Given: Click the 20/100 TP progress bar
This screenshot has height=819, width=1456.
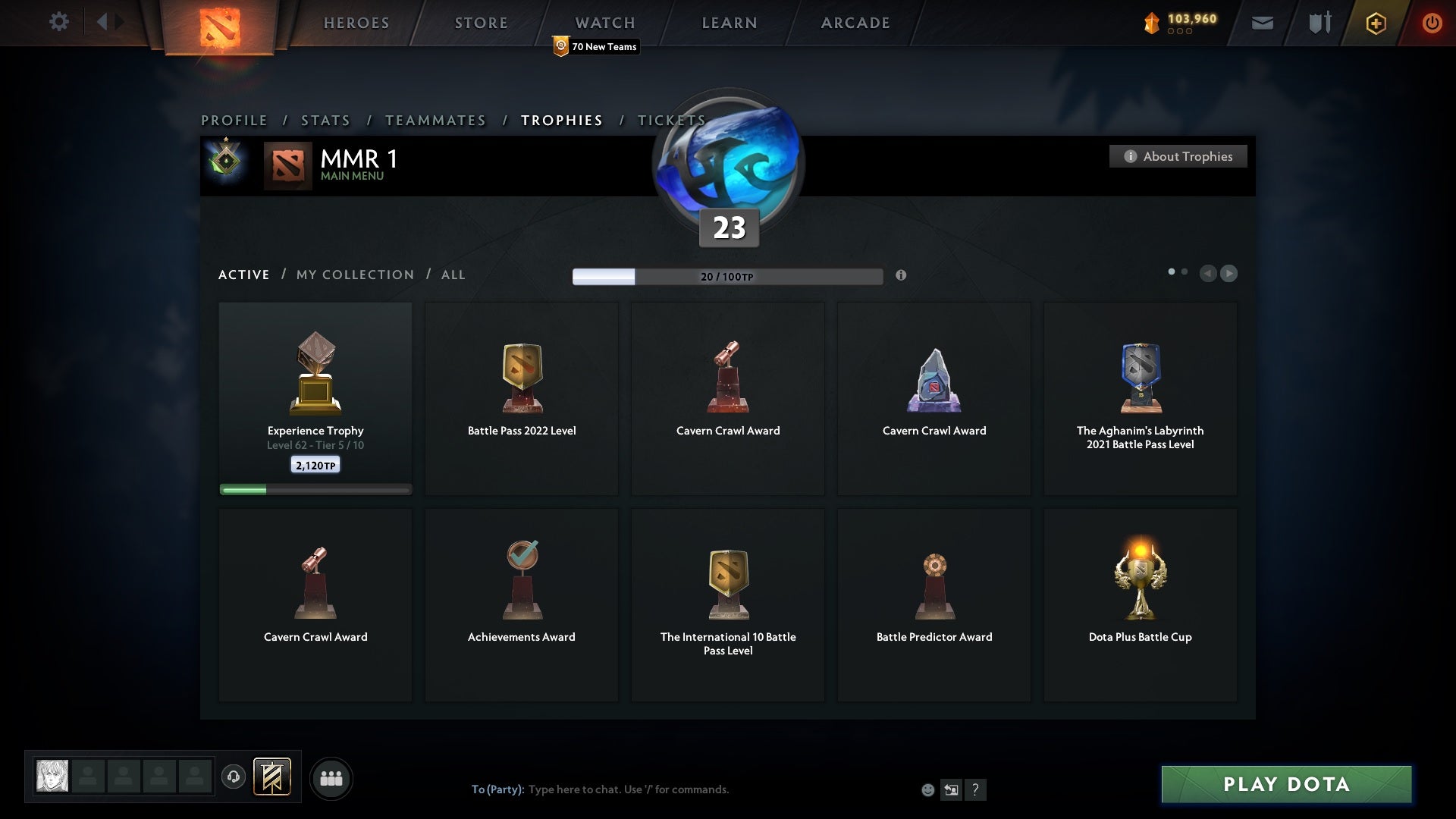Looking at the screenshot, I should [728, 276].
